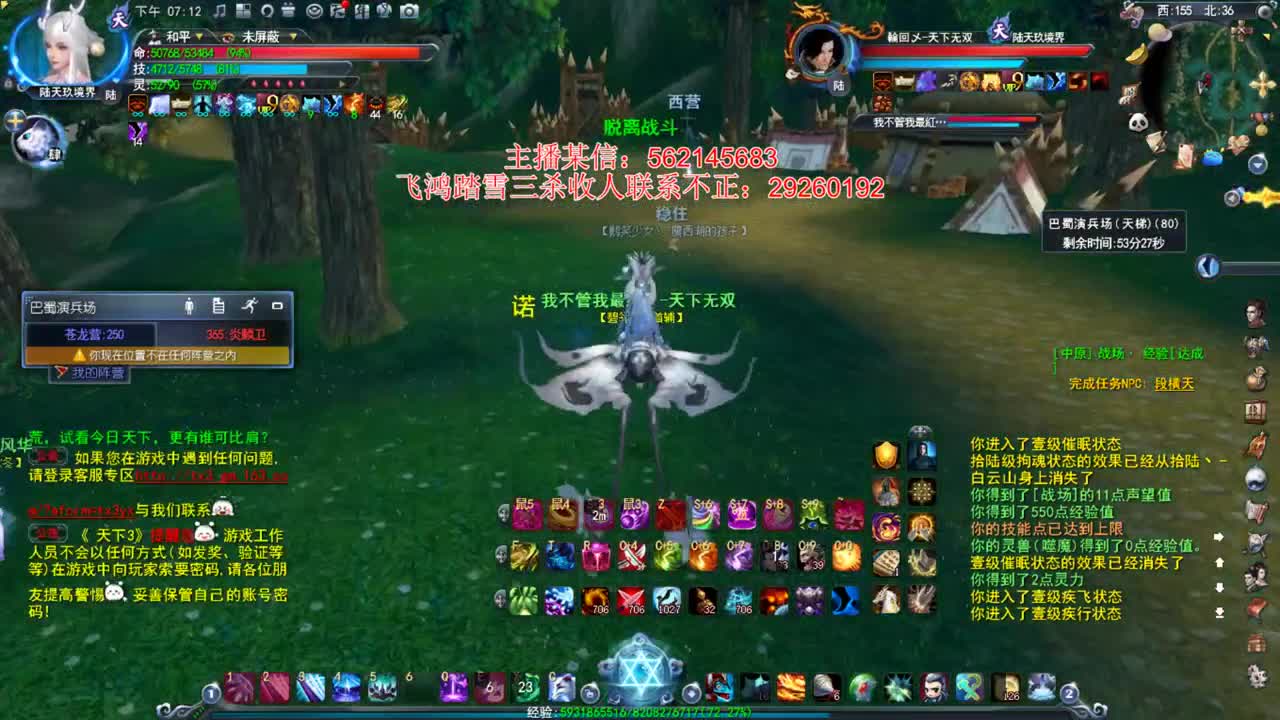This screenshot has height=720, width=1280.
Task: Open the 未屏蔽 filter dropdown arrow
Action: pos(293,36)
